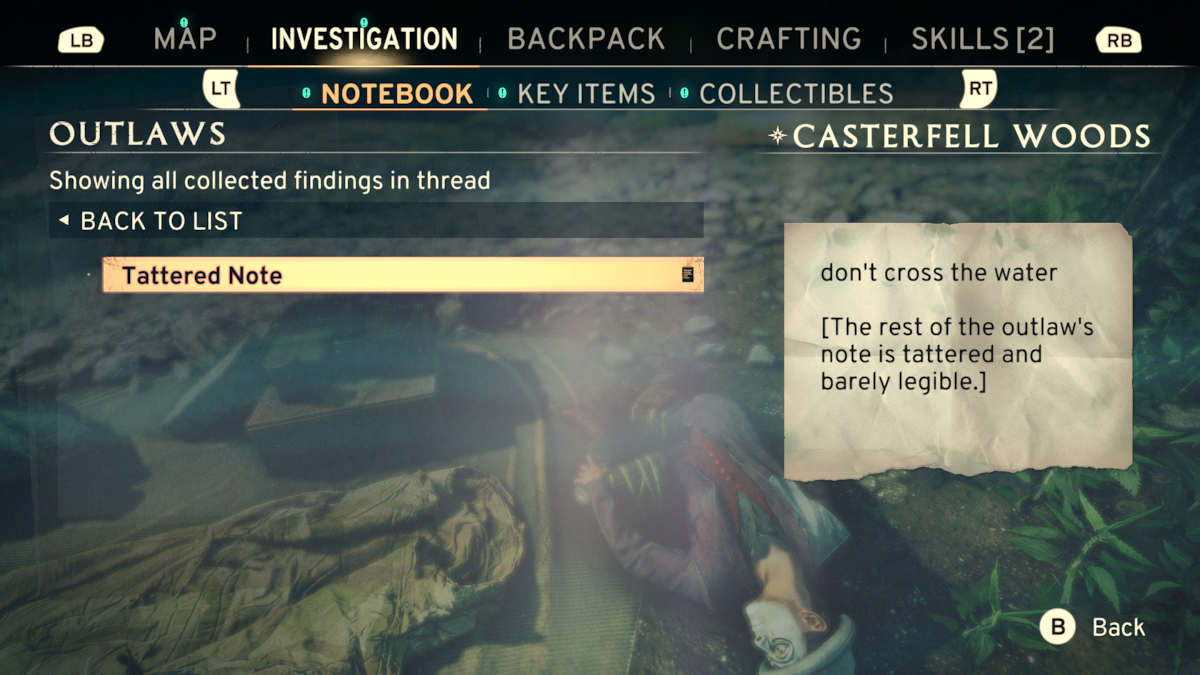The width and height of the screenshot is (1200, 675).
Task: Open the Backpack tab
Action: click(x=586, y=39)
